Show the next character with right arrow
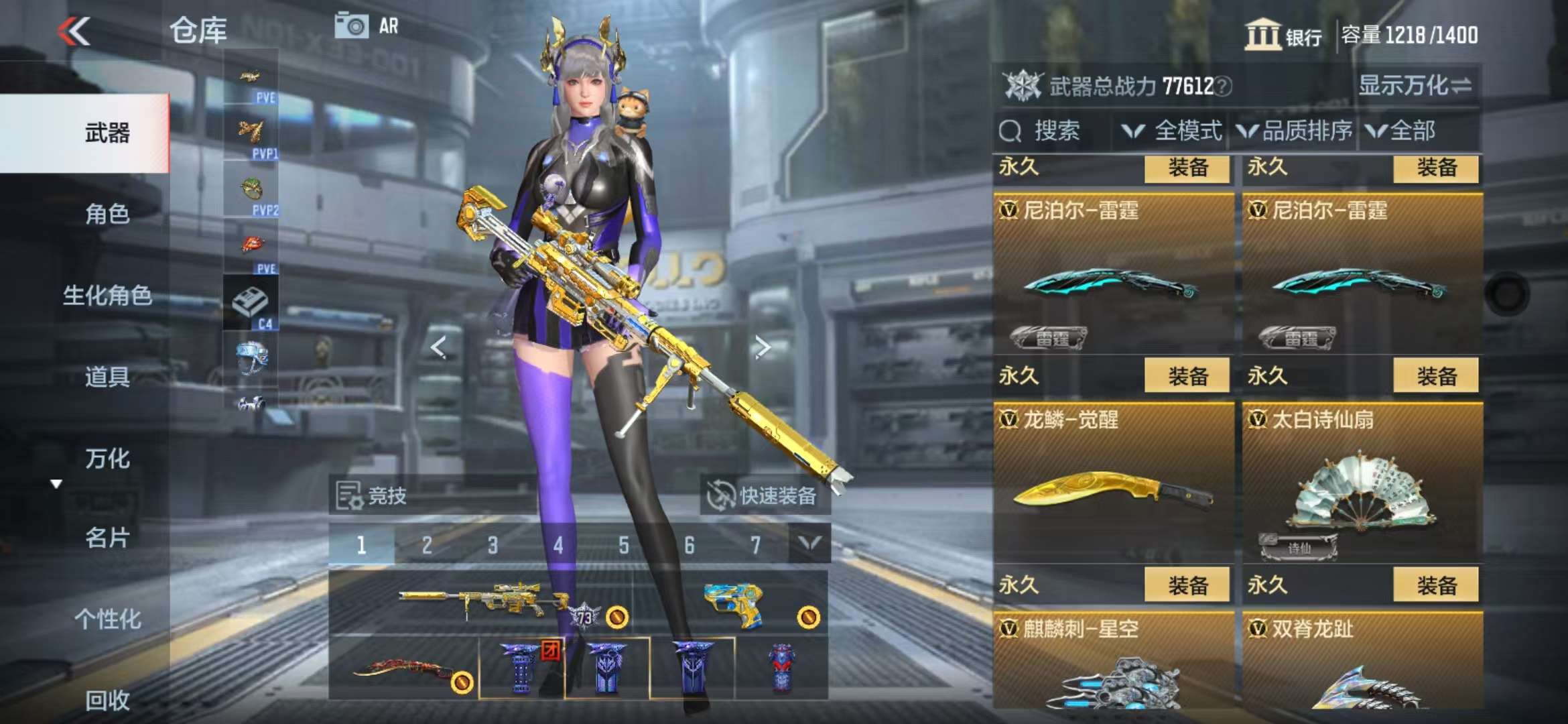The width and height of the screenshot is (1568, 724). pyautogui.click(x=762, y=347)
